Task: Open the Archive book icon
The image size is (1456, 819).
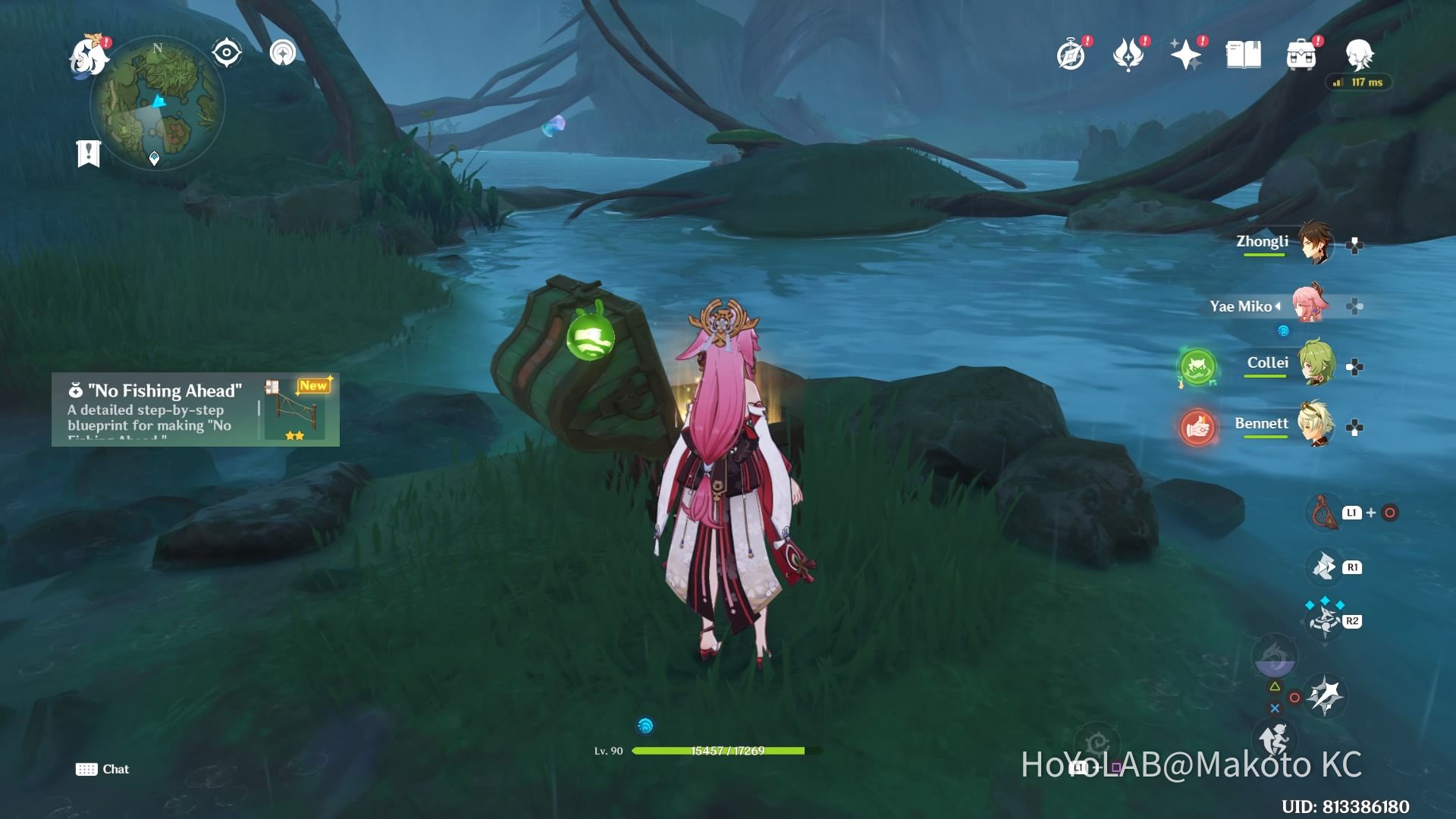Action: tap(1244, 53)
